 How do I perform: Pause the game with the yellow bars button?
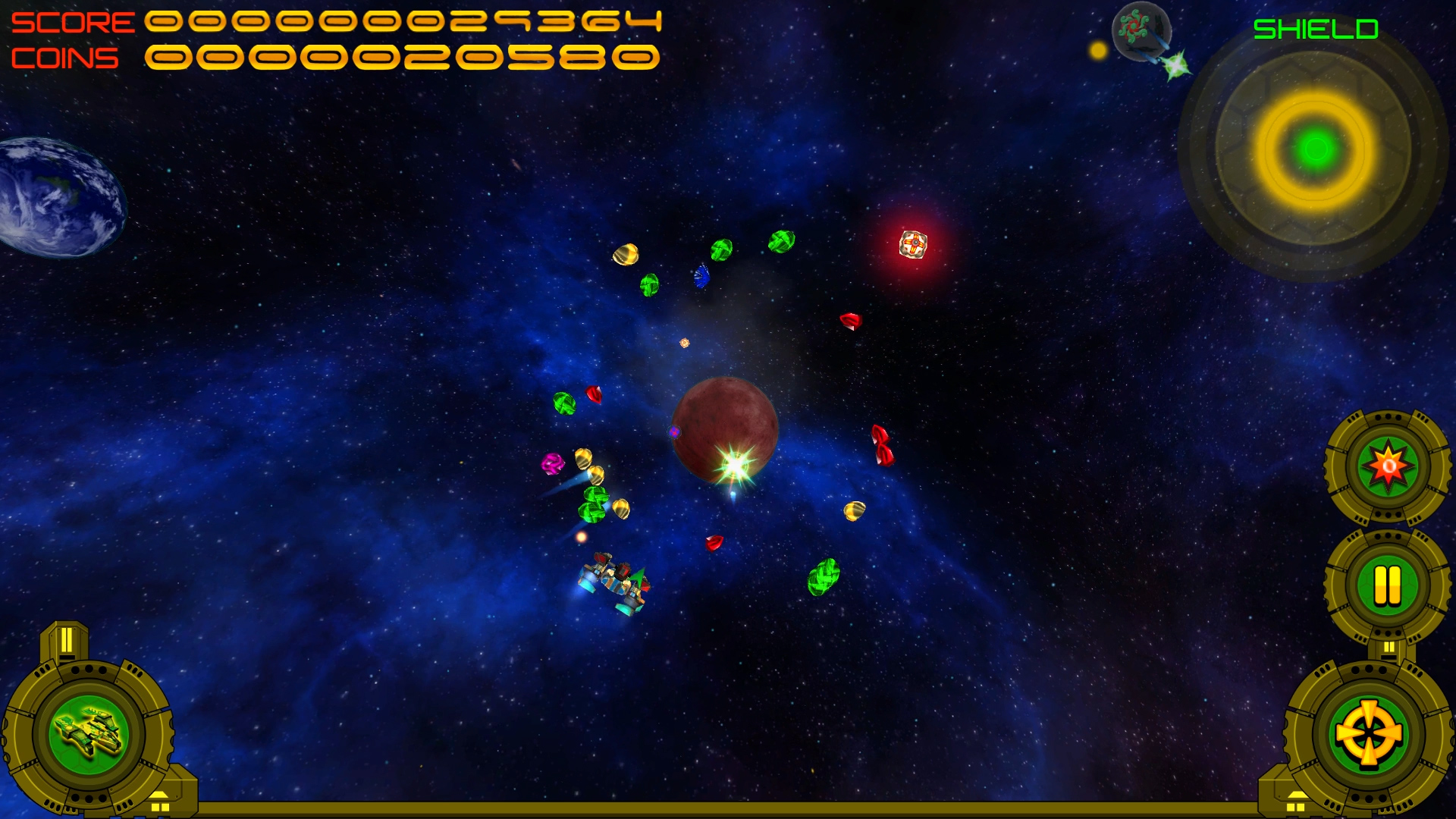[1387, 585]
